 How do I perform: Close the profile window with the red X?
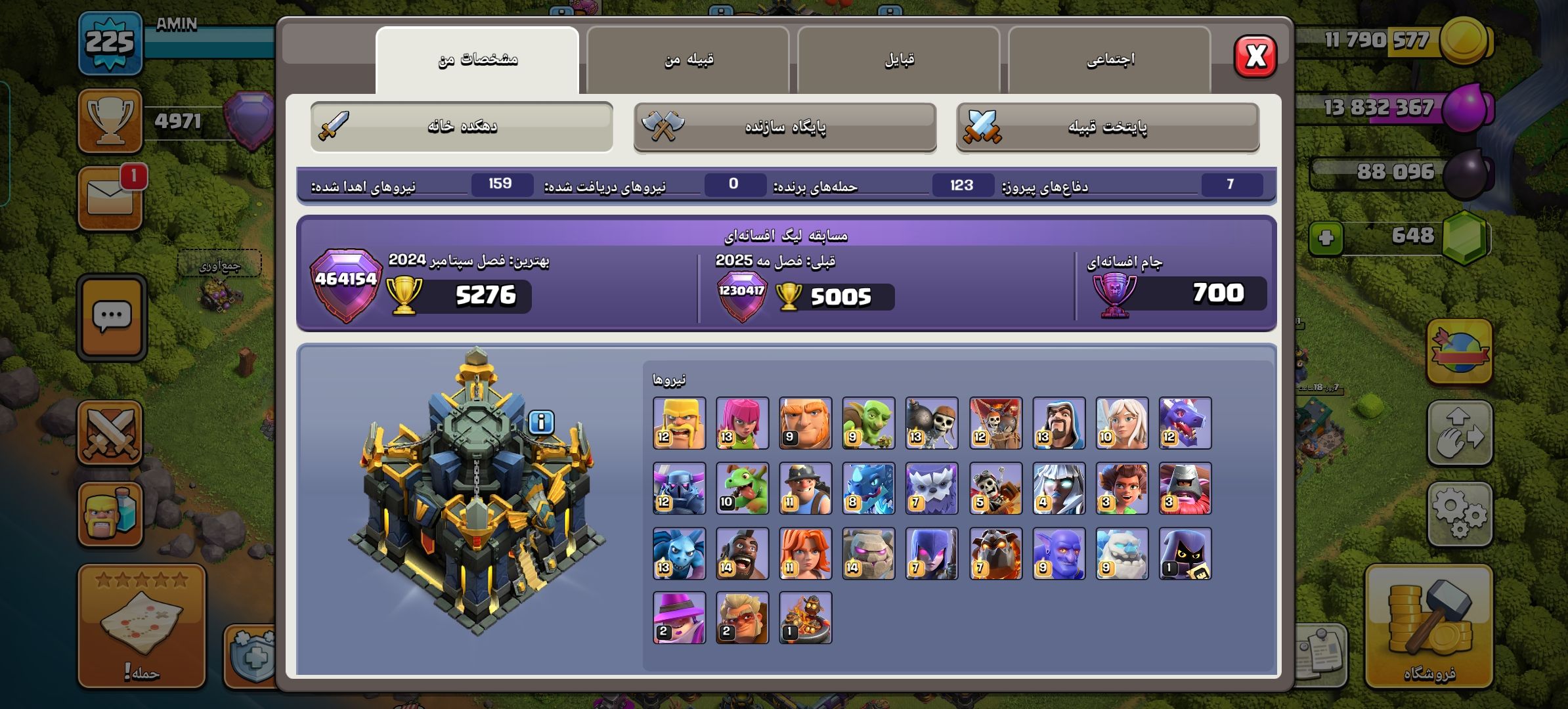(x=1255, y=56)
